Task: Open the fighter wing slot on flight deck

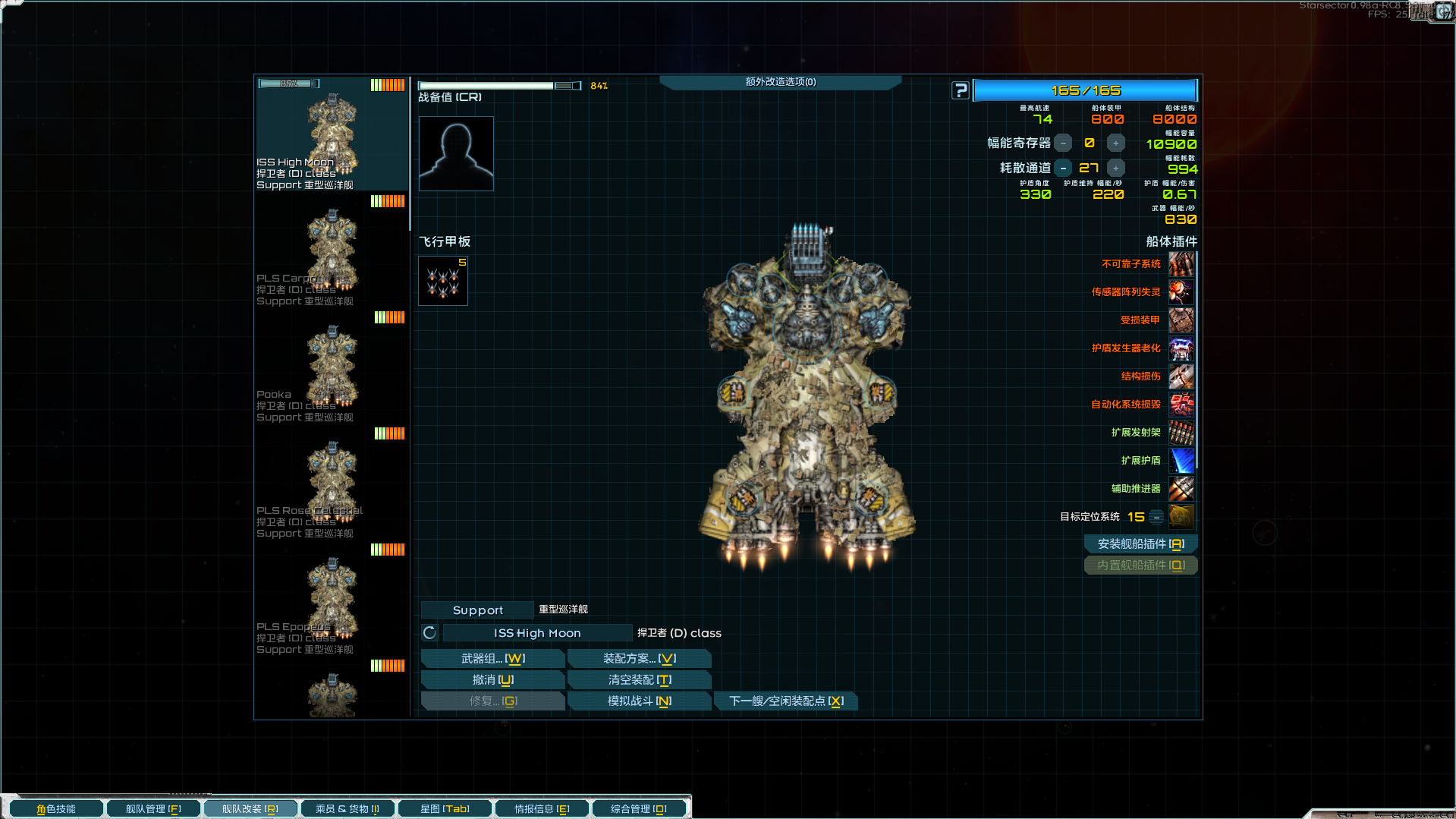Action: [443, 281]
